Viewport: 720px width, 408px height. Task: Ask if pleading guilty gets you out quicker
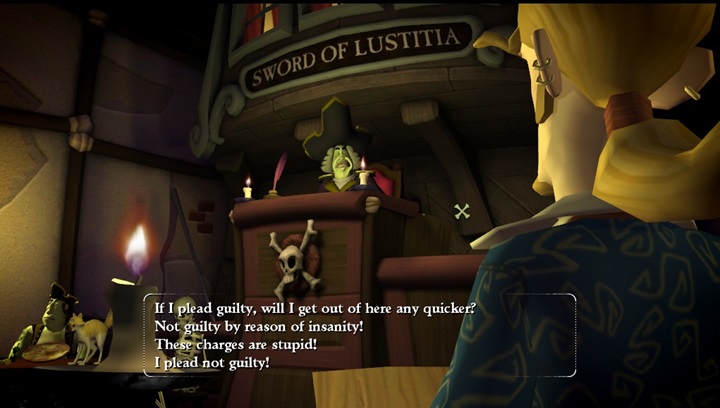point(313,308)
